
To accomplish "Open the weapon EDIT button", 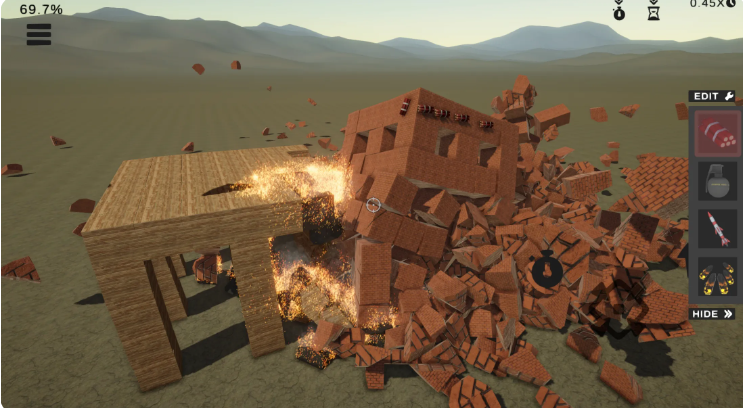I will pyautogui.click(x=712, y=96).
